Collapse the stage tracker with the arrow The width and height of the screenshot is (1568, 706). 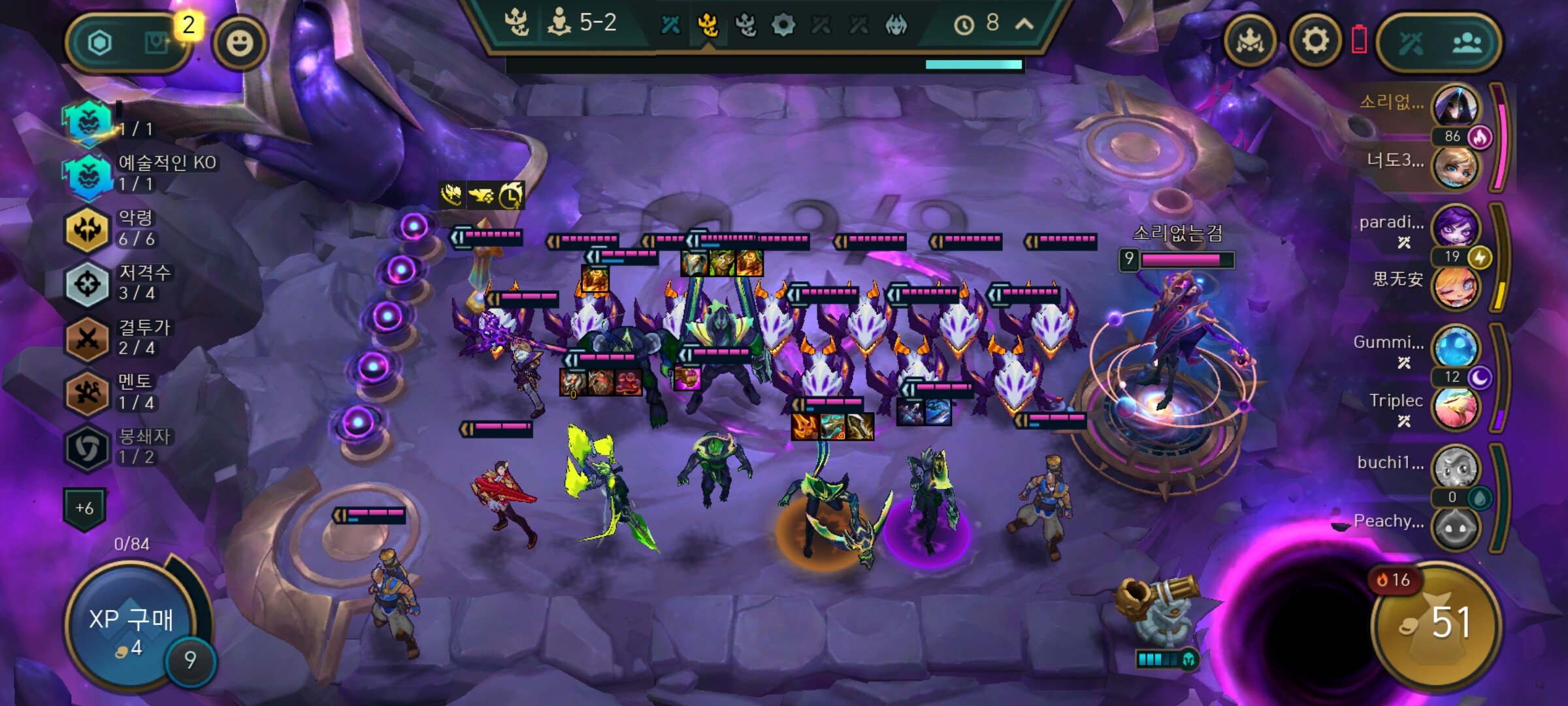[1024, 24]
